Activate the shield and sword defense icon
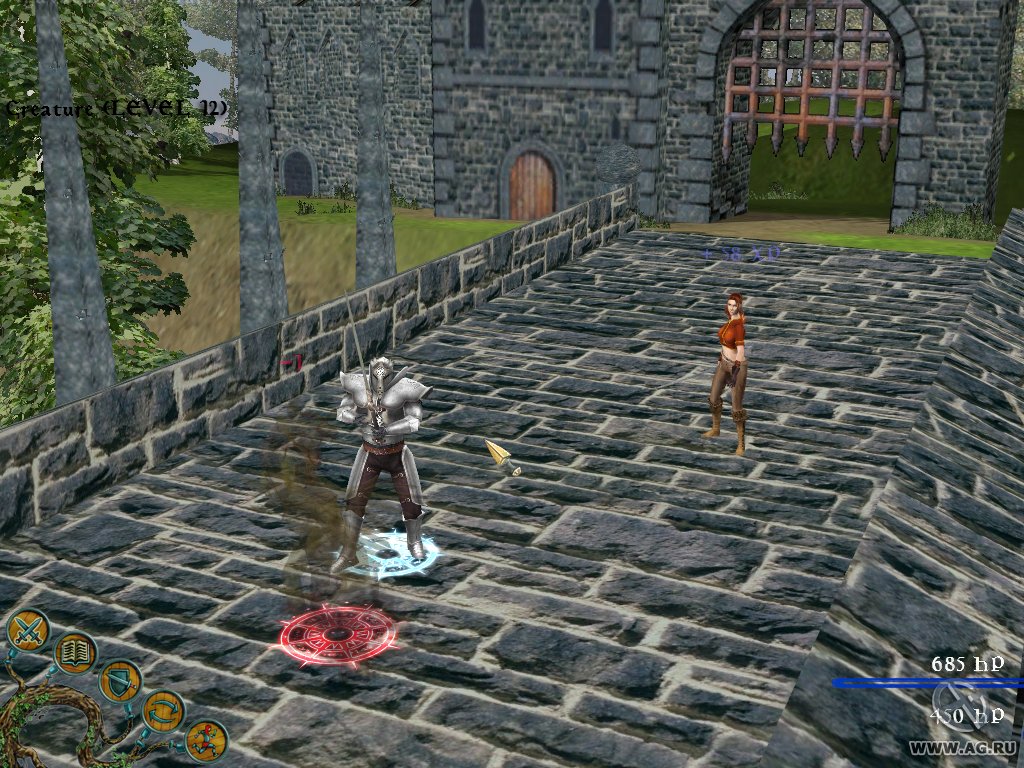1024x768 pixels. coord(120,681)
